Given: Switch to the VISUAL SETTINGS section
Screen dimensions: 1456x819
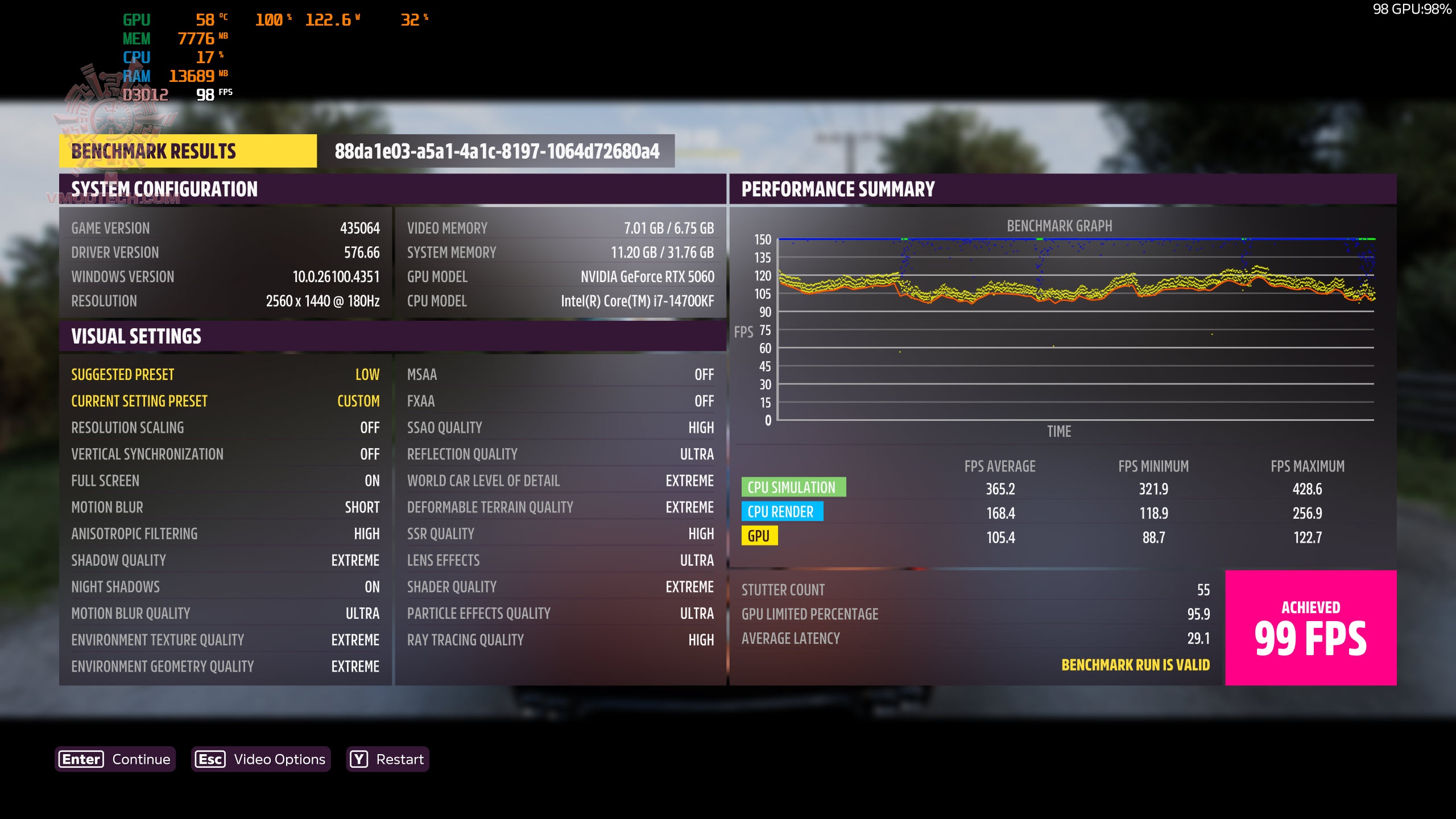Looking at the screenshot, I should (x=135, y=336).
